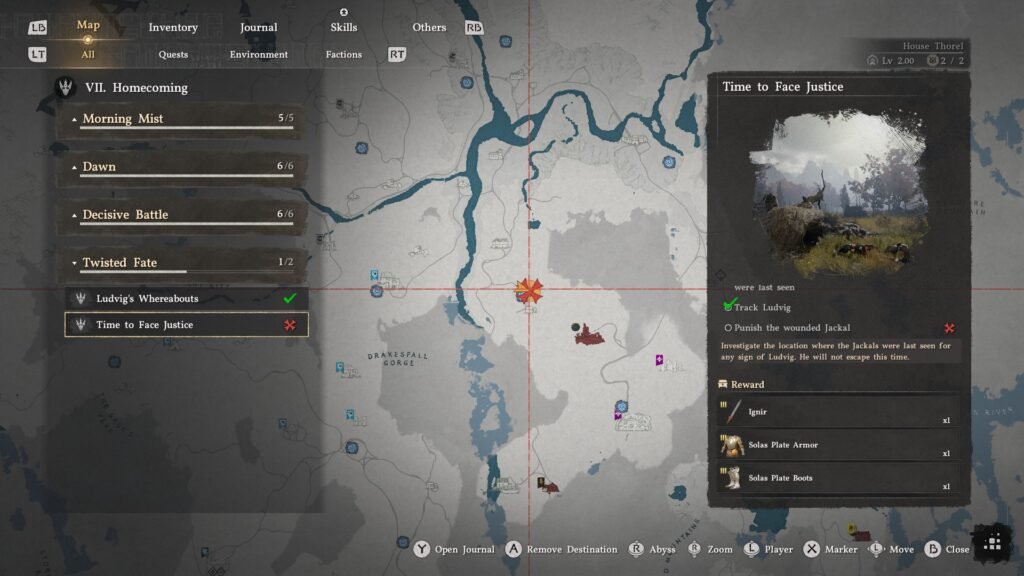Show the Quests map filter

[x=173, y=55]
